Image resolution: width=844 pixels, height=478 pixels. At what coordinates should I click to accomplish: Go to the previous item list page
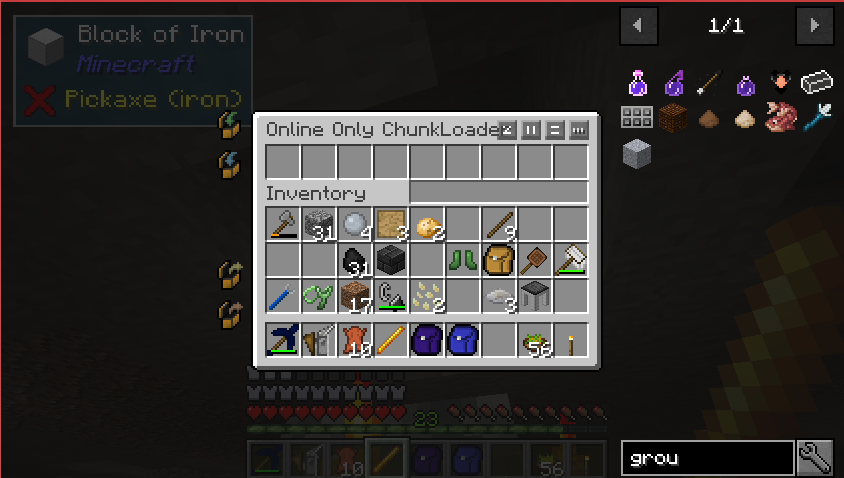pos(639,25)
